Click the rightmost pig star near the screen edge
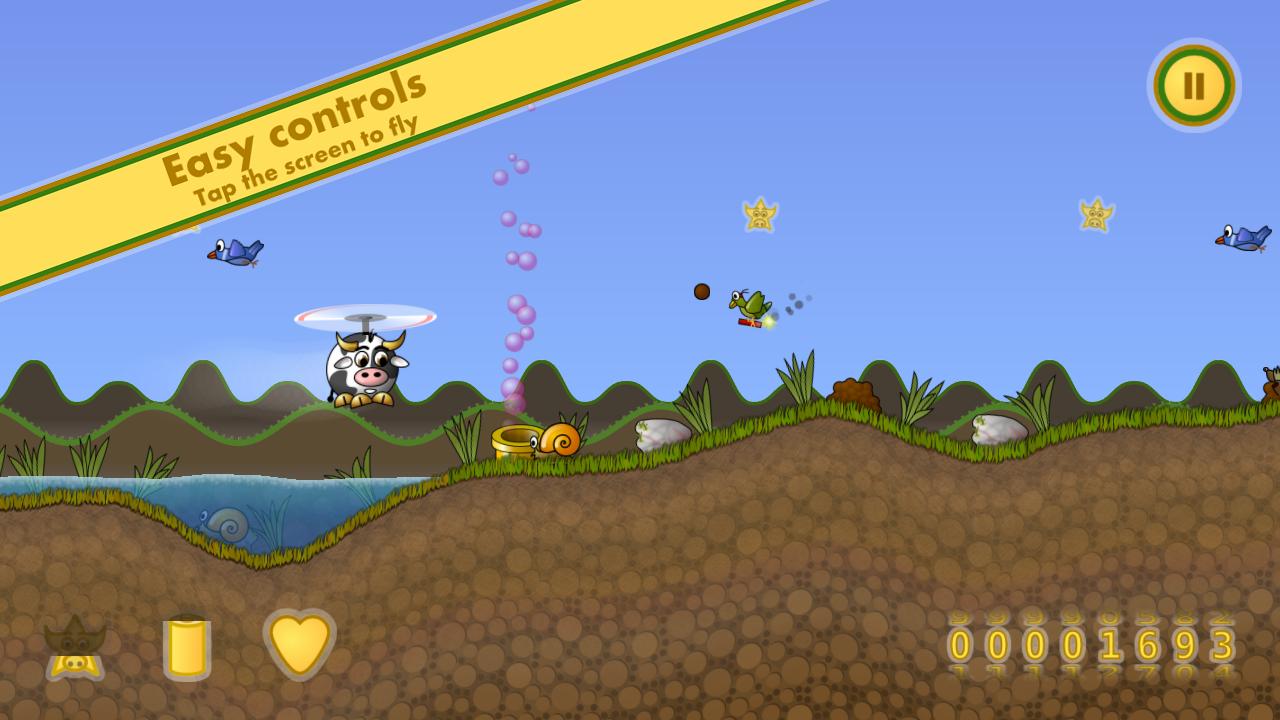The width and height of the screenshot is (1280, 720). point(1096,215)
